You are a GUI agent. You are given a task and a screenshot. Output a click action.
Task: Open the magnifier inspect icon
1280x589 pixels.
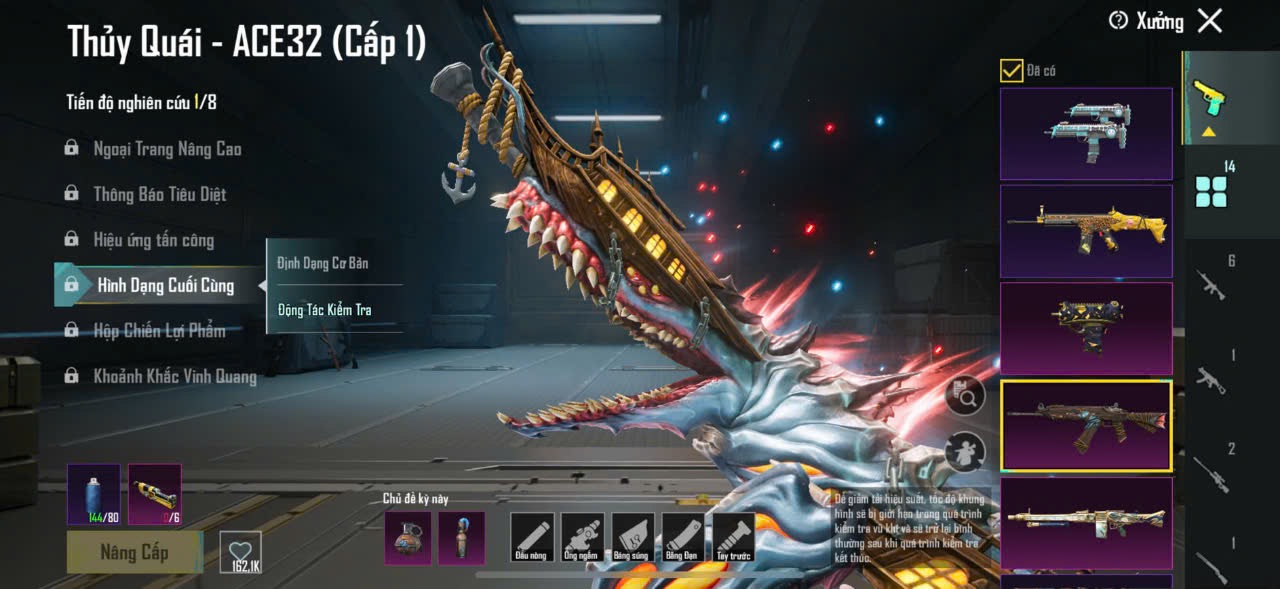965,397
